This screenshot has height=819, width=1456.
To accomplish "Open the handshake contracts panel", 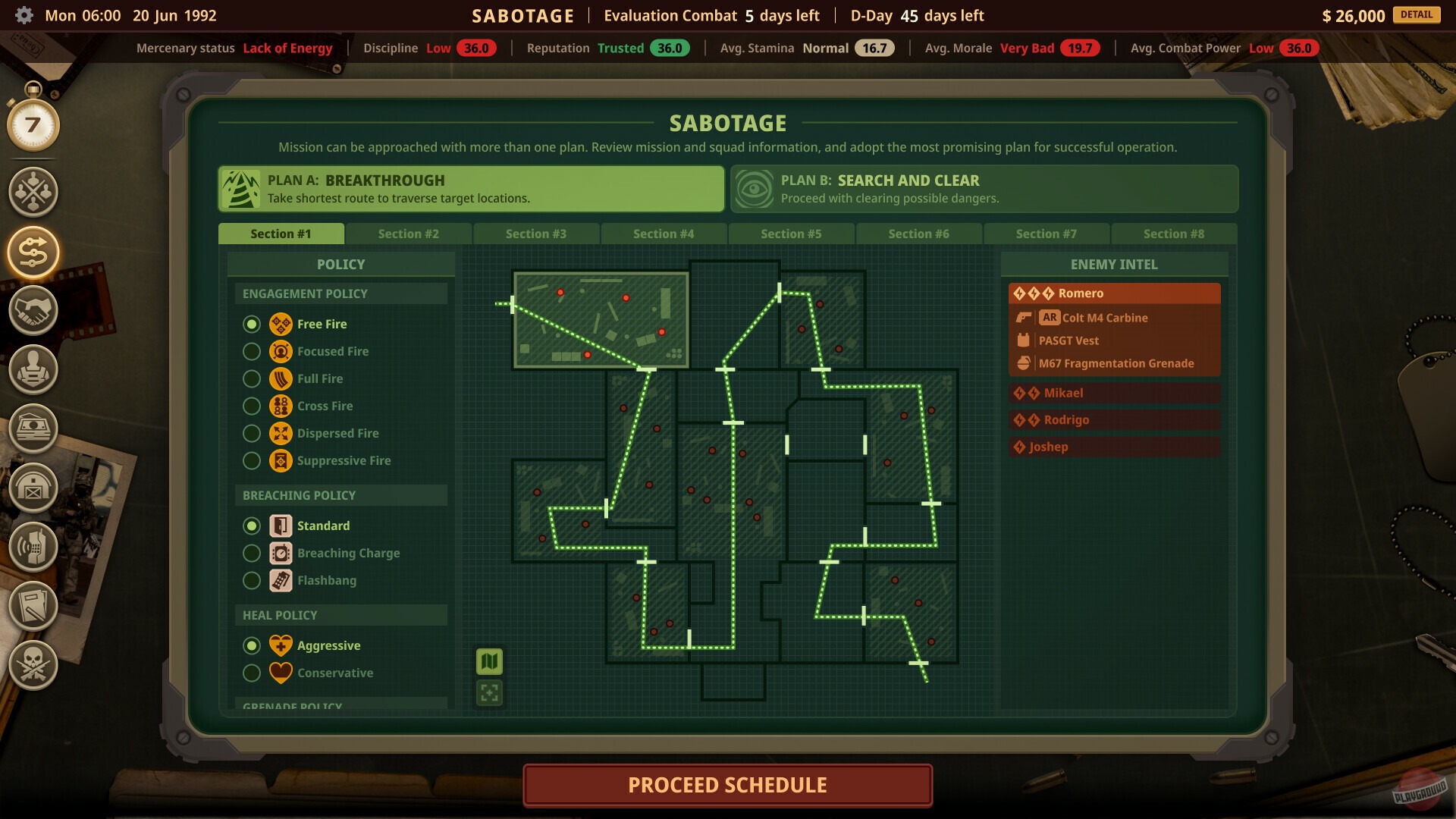I will point(33,311).
